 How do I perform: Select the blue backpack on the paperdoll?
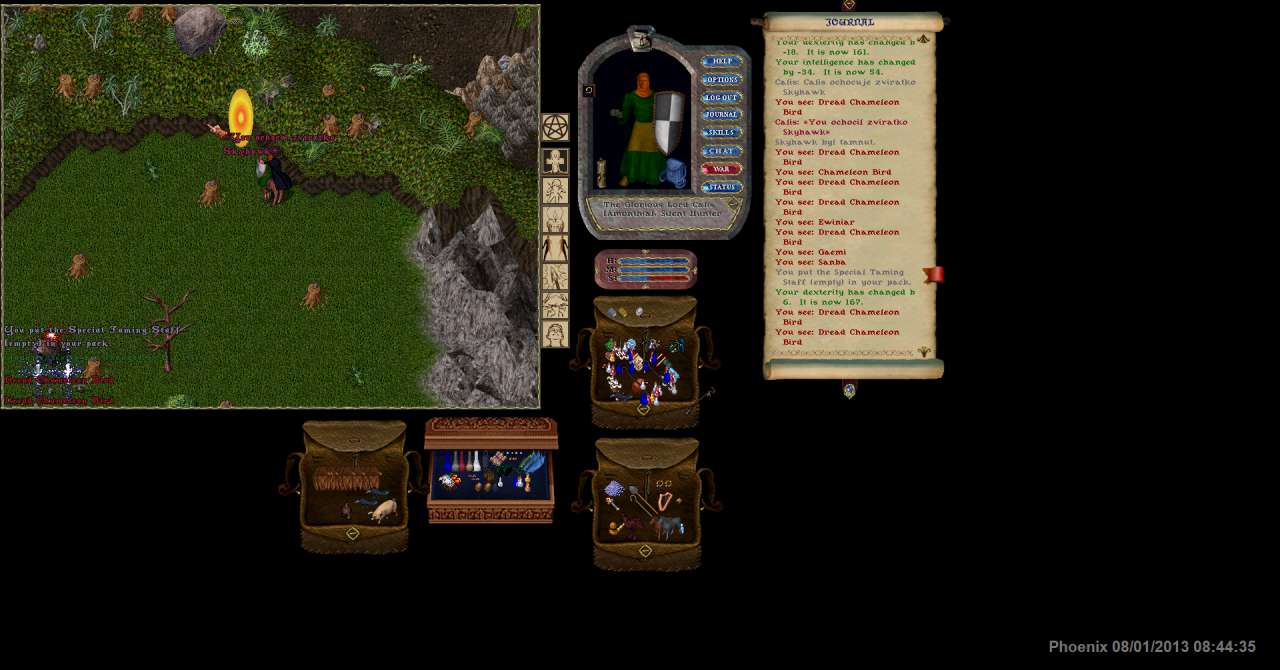pos(675,171)
